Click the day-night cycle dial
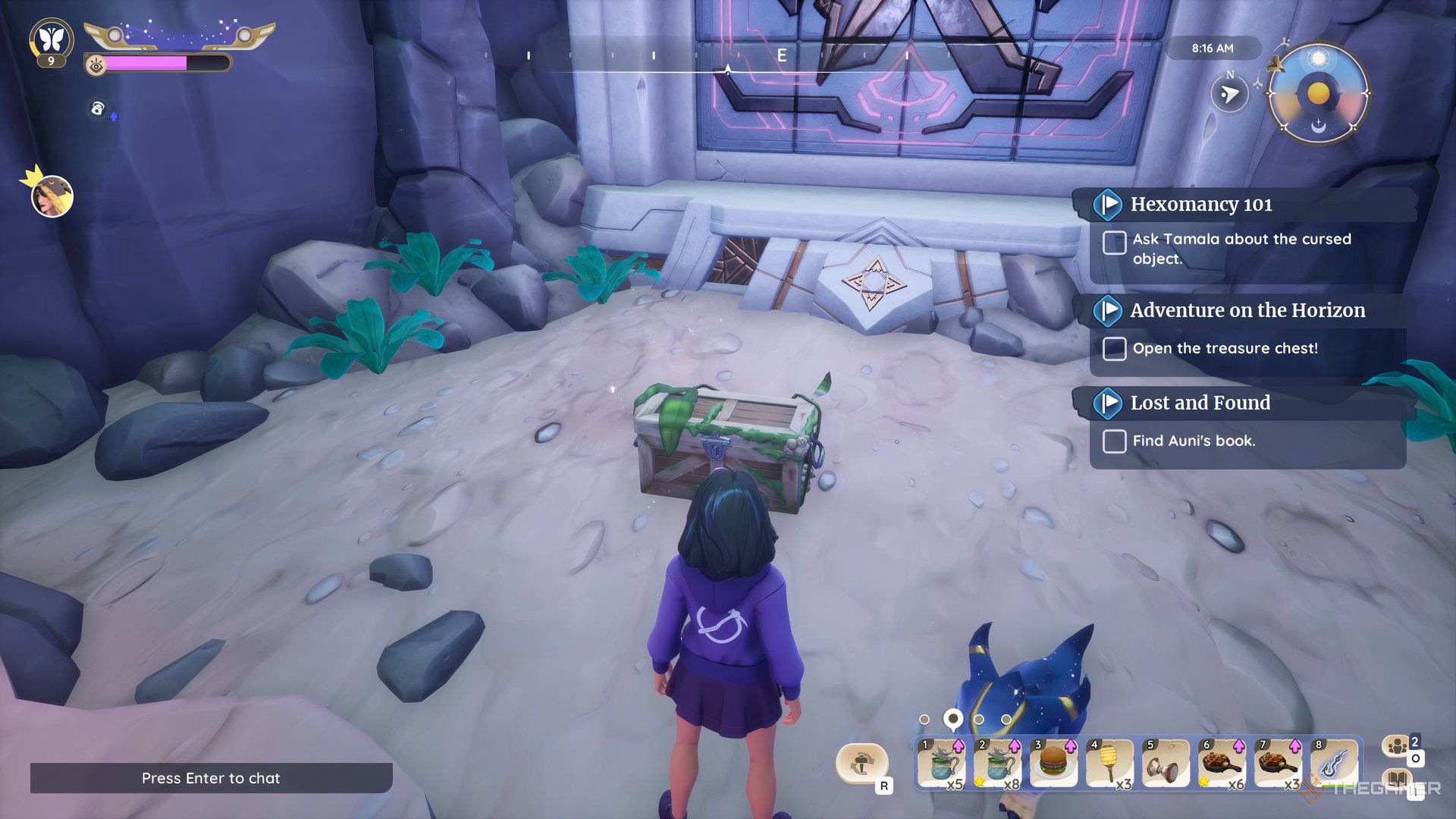The height and width of the screenshot is (819, 1456). 1318,94
